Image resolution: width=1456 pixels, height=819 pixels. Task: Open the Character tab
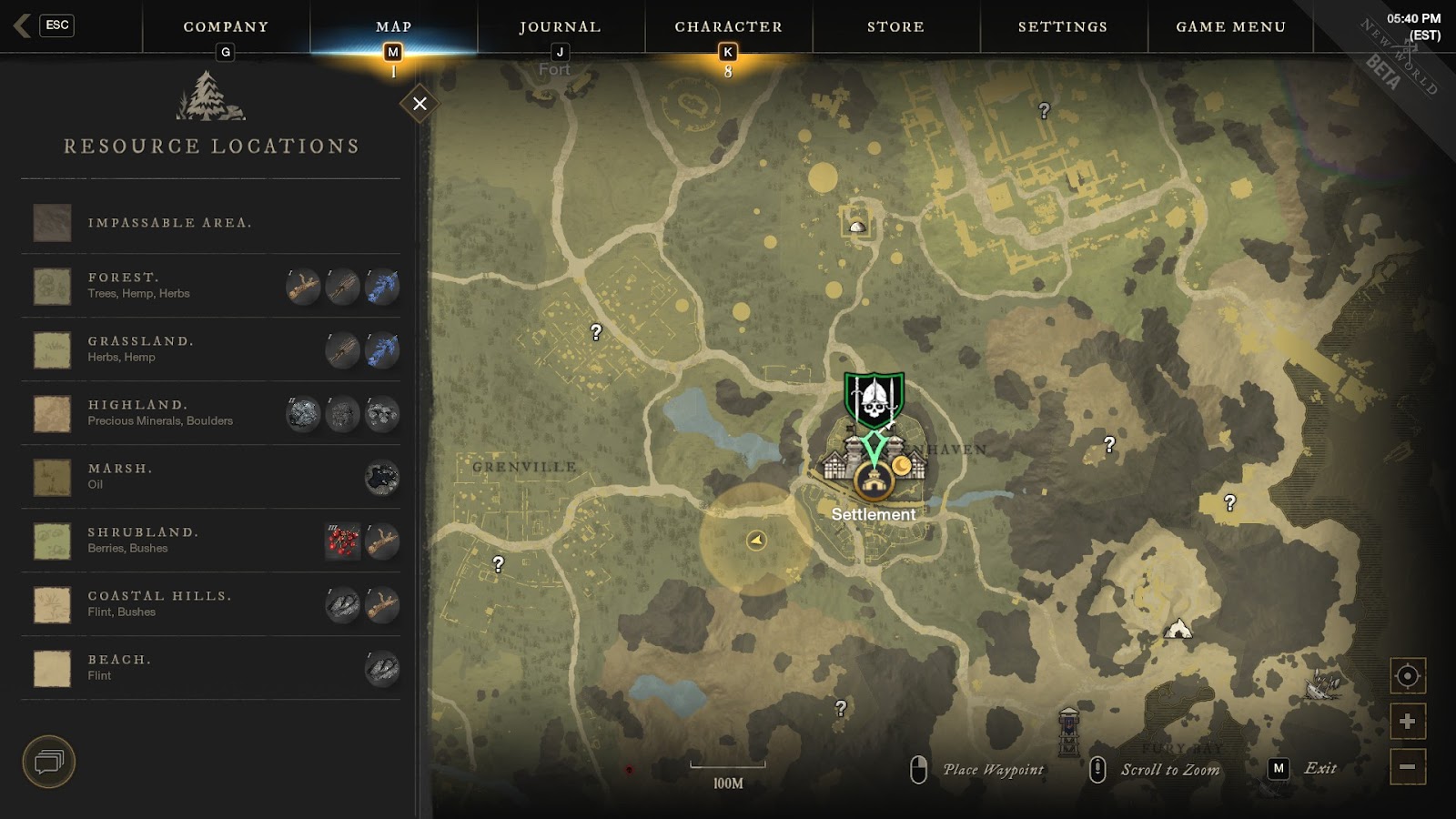point(728,27)
